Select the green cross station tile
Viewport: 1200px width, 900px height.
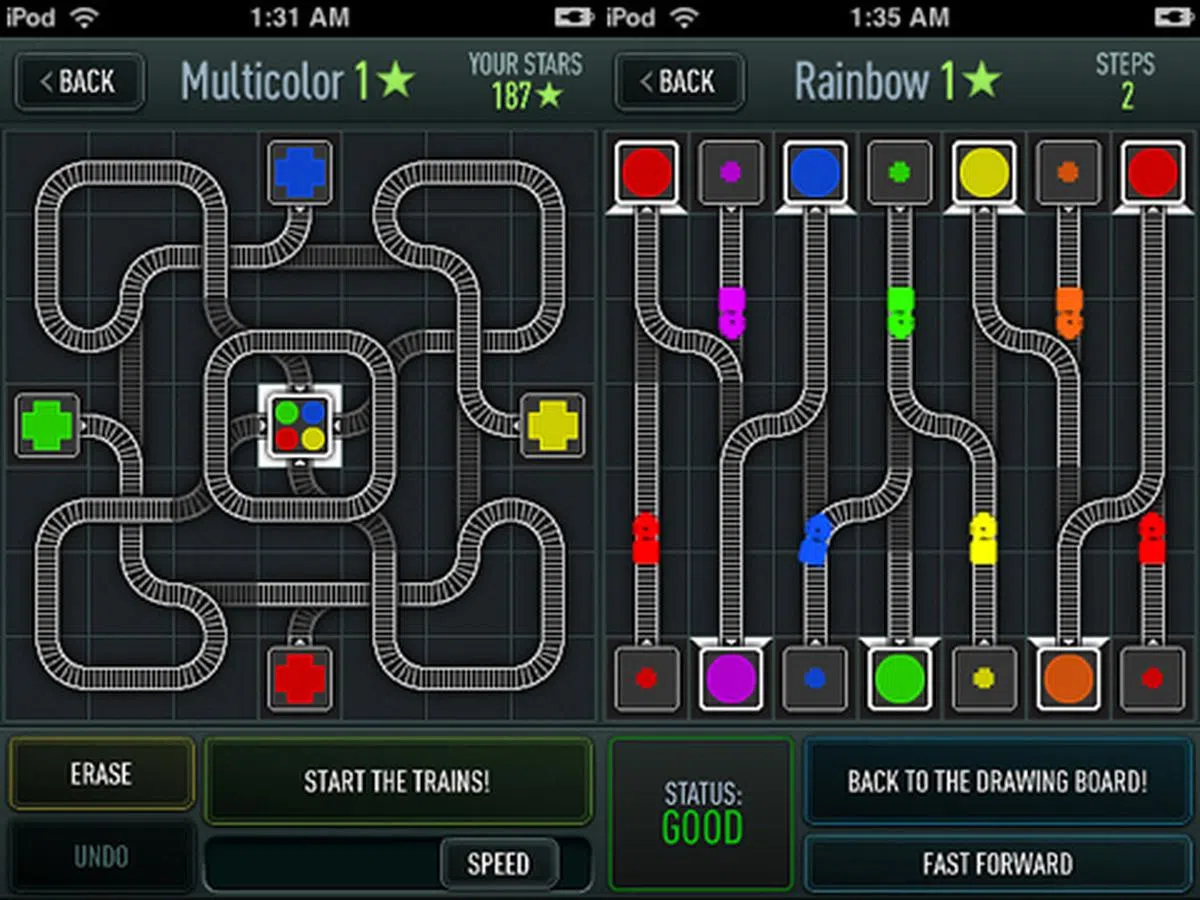(x=47, y=426)
